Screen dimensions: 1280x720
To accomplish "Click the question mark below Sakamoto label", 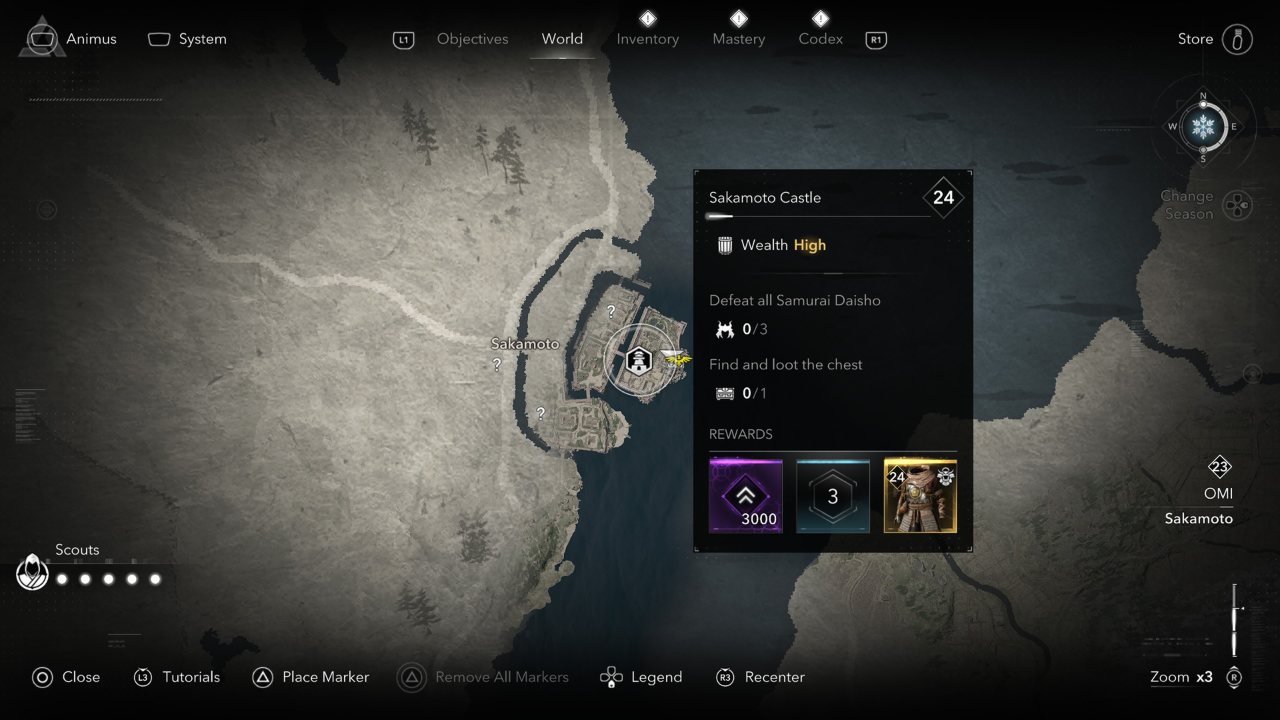I will [495, 366].
